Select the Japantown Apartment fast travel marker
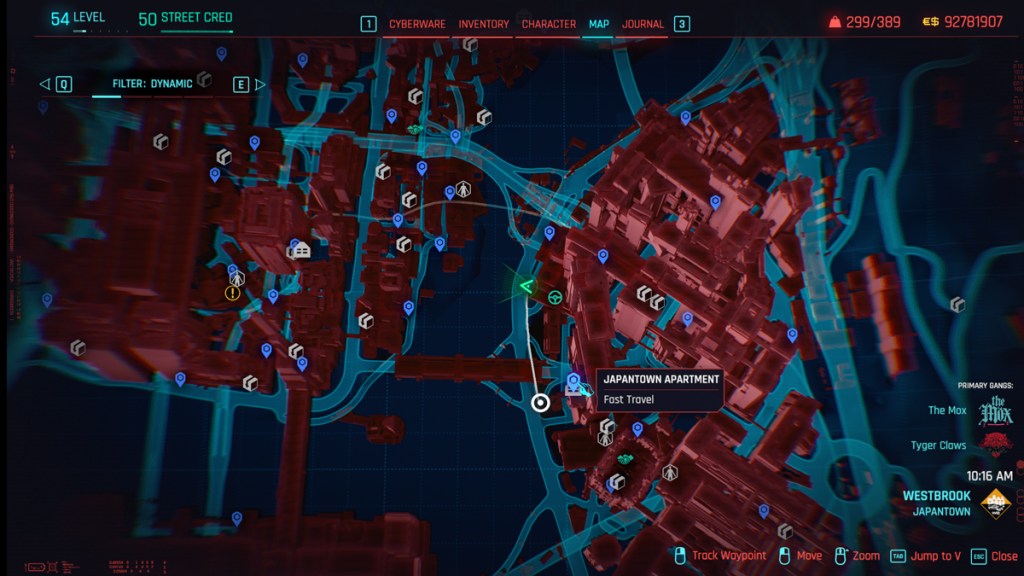The height and width of the screenshot is (576, 1024). 574,382
